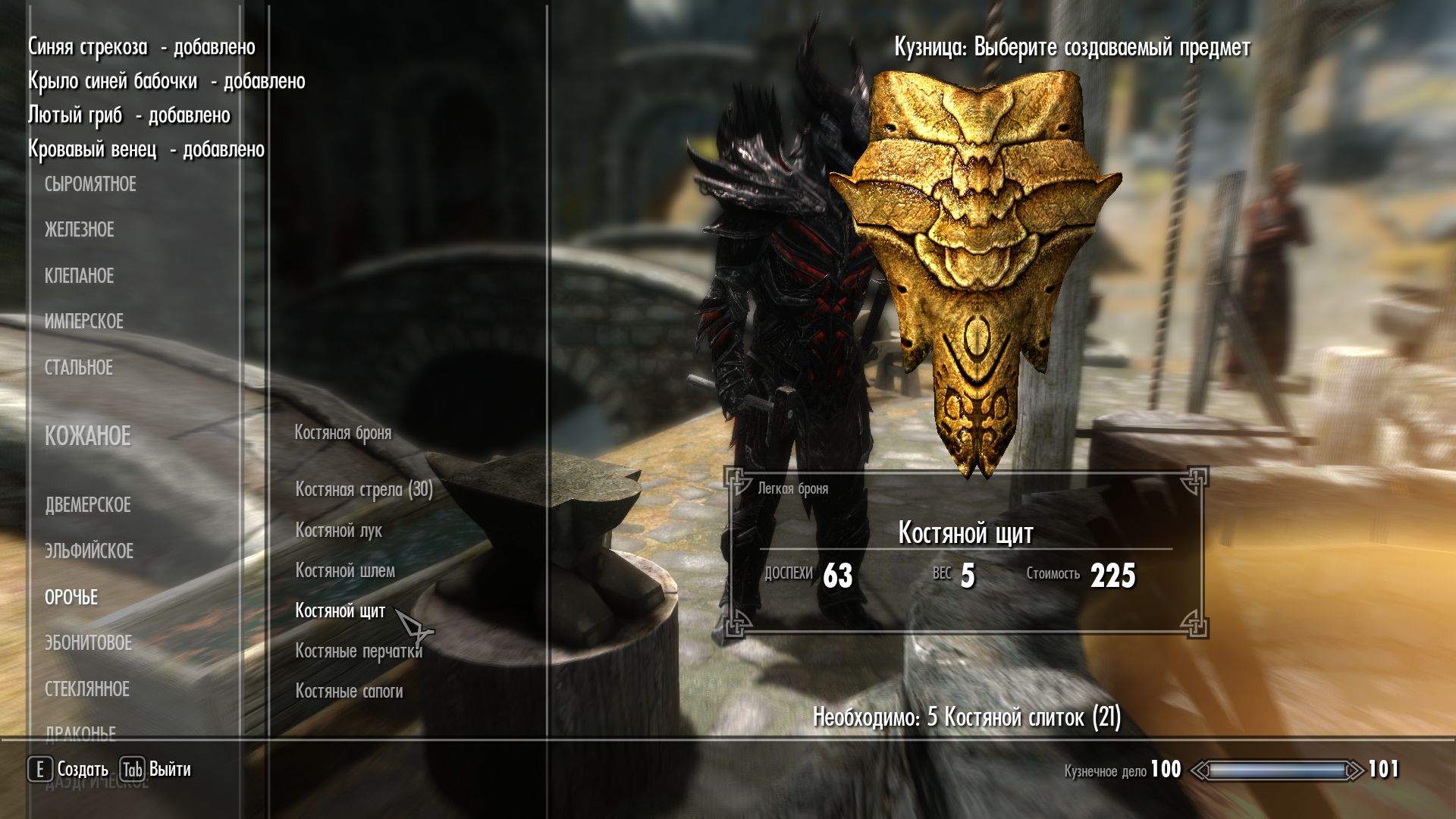Select Костяная броня in the item list
1456x819 pixels.
click(343, 433)
